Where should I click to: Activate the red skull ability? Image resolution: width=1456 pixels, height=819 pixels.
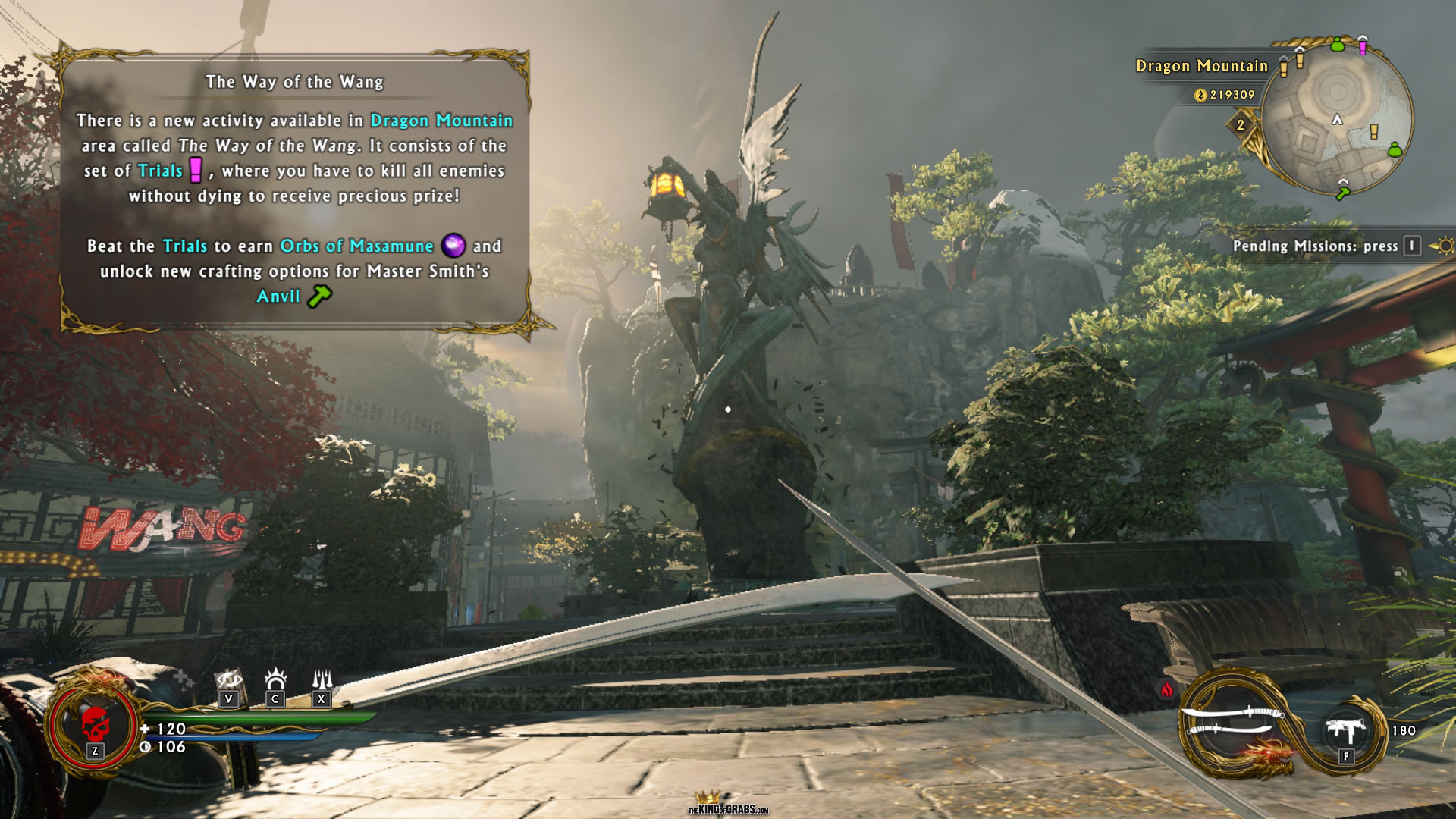tap(95, 726)
